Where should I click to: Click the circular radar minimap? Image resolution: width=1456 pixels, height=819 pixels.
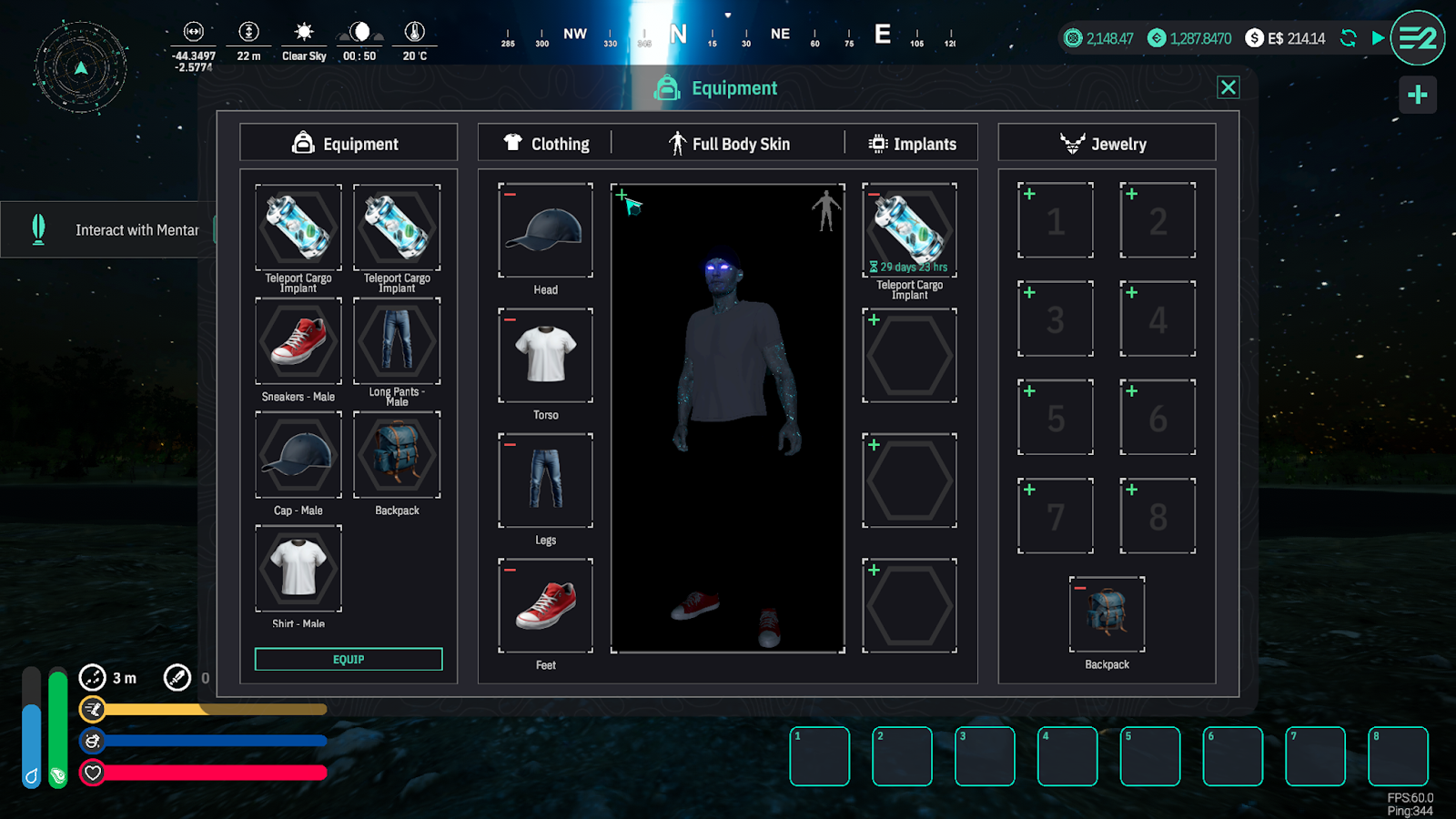[x=81, y=67]
